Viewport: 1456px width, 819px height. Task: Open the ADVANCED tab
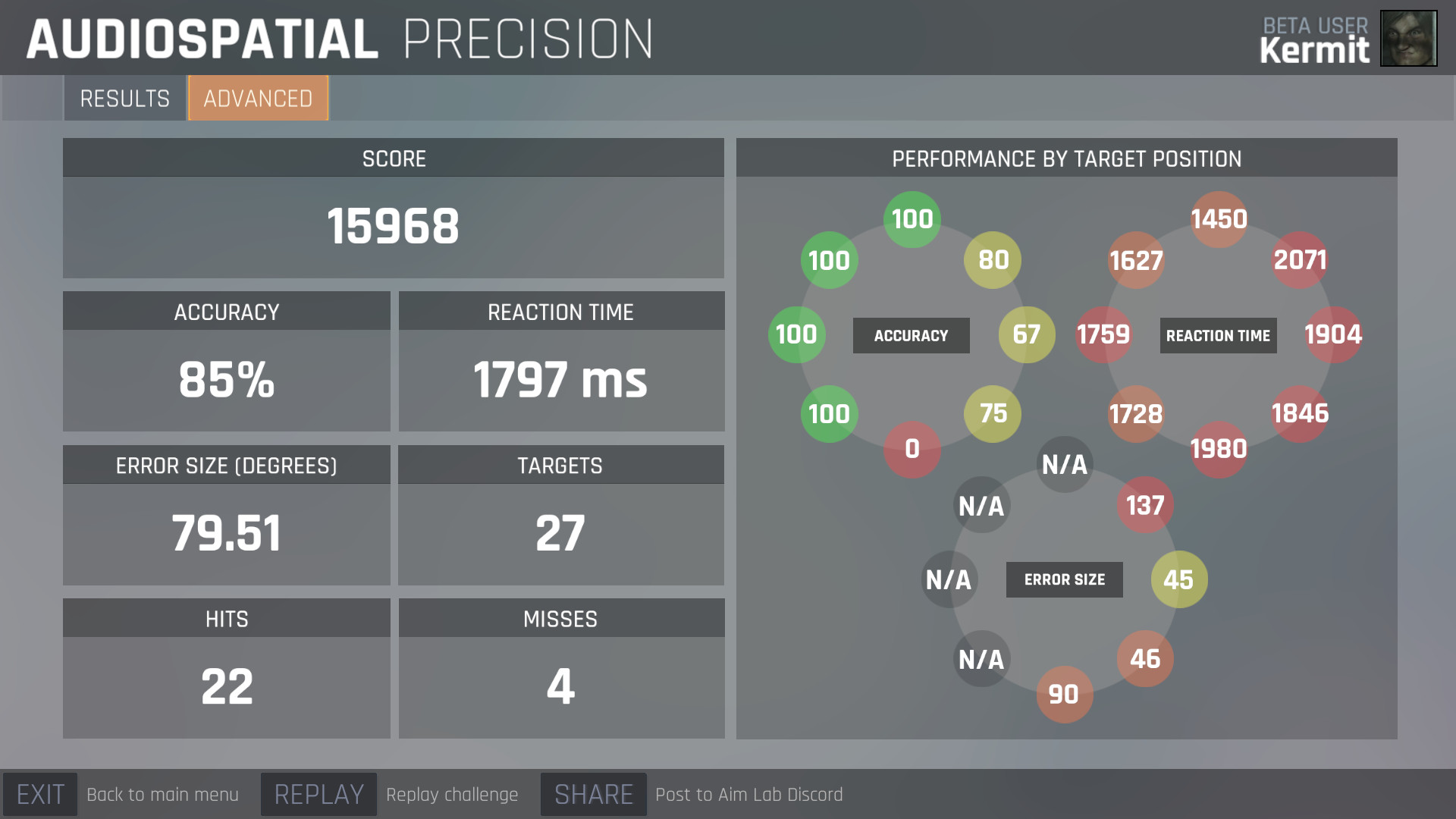[257, 98]
